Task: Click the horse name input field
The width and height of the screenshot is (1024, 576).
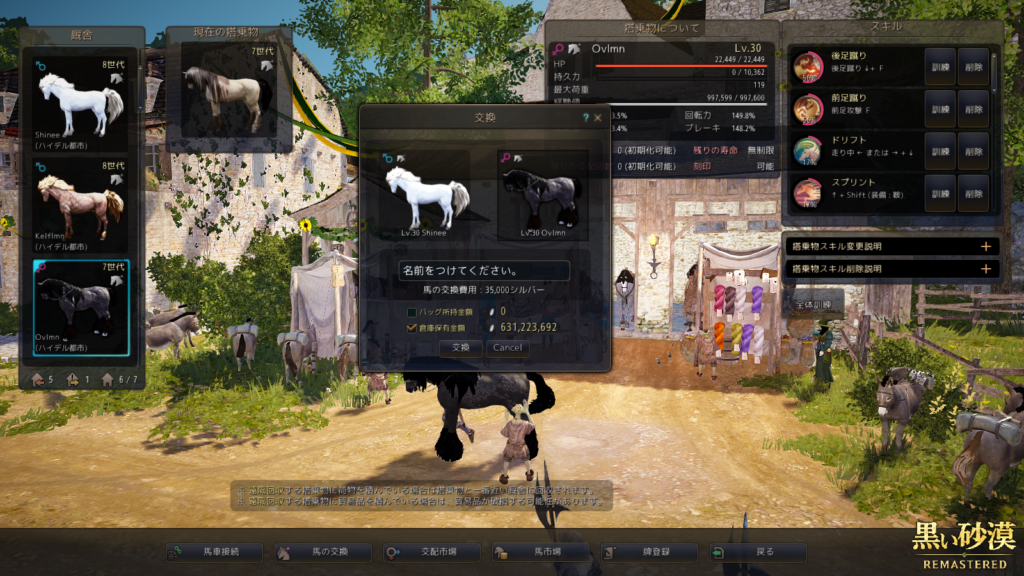Action: click(484, 271)
